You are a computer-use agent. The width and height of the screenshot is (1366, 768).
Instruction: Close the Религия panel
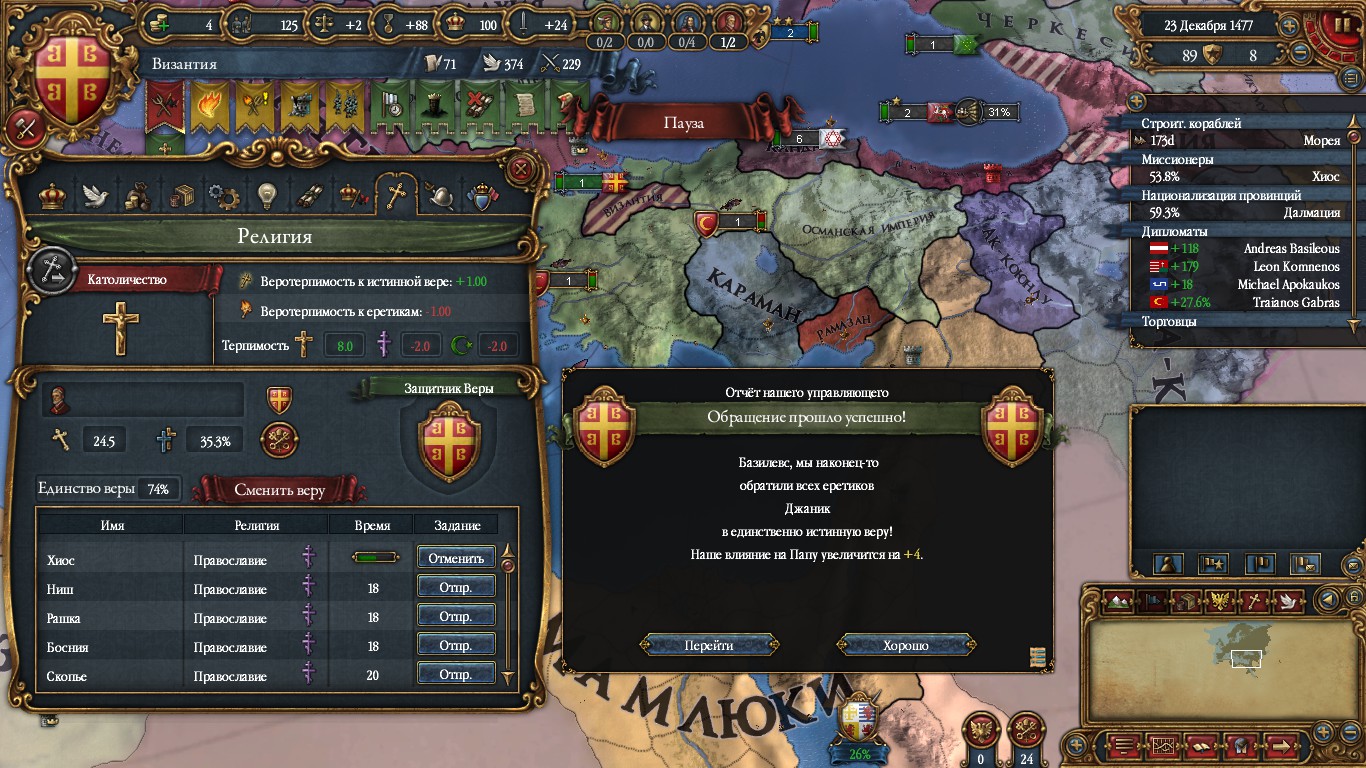(x=520, y=168)
